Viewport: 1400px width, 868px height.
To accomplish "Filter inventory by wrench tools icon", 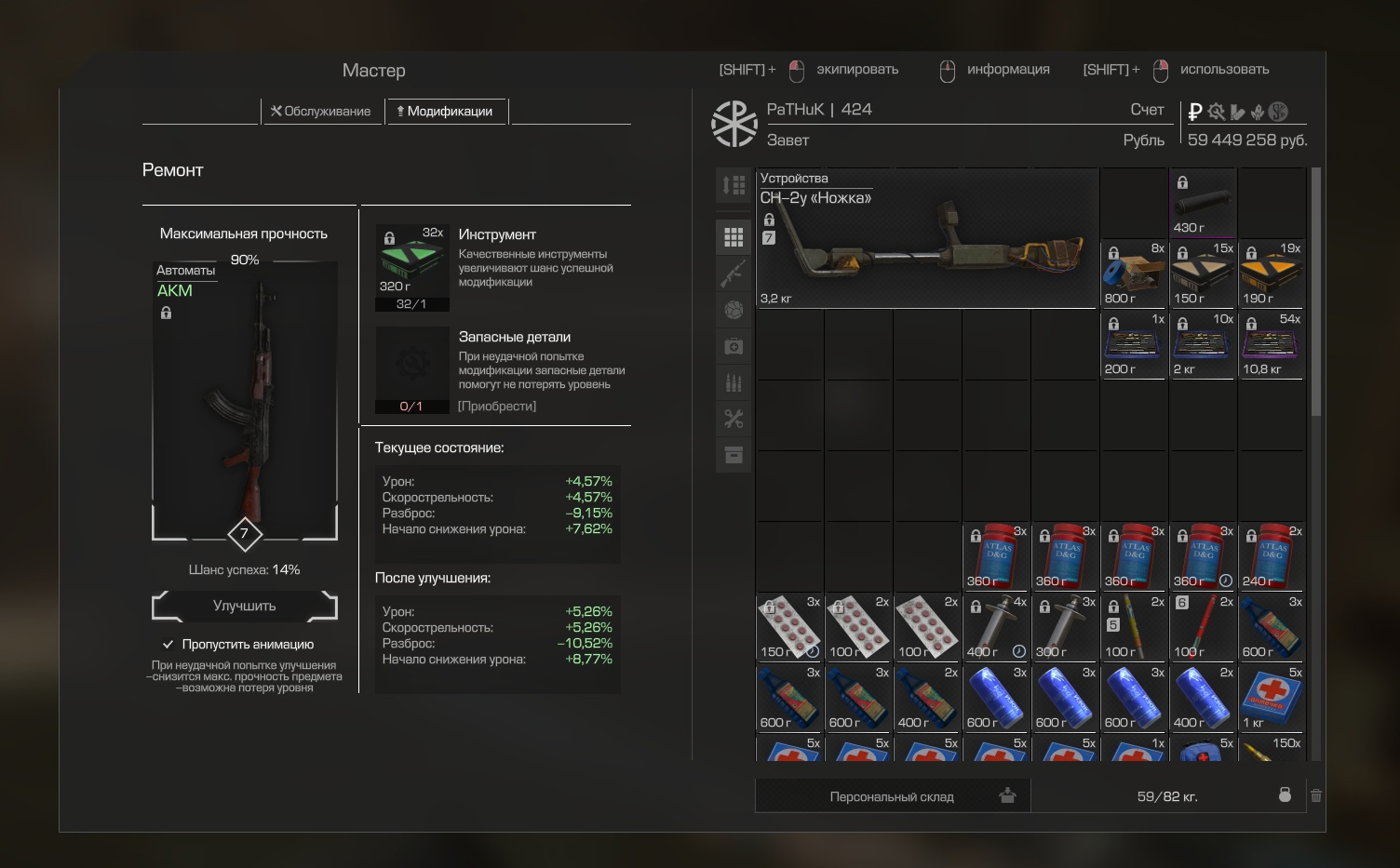I will click(734, 419).
